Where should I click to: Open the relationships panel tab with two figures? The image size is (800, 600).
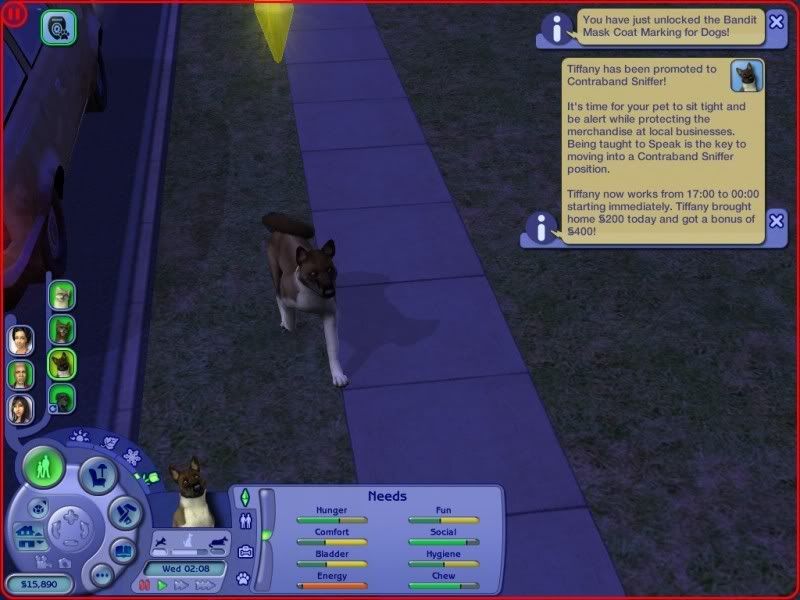244,521
